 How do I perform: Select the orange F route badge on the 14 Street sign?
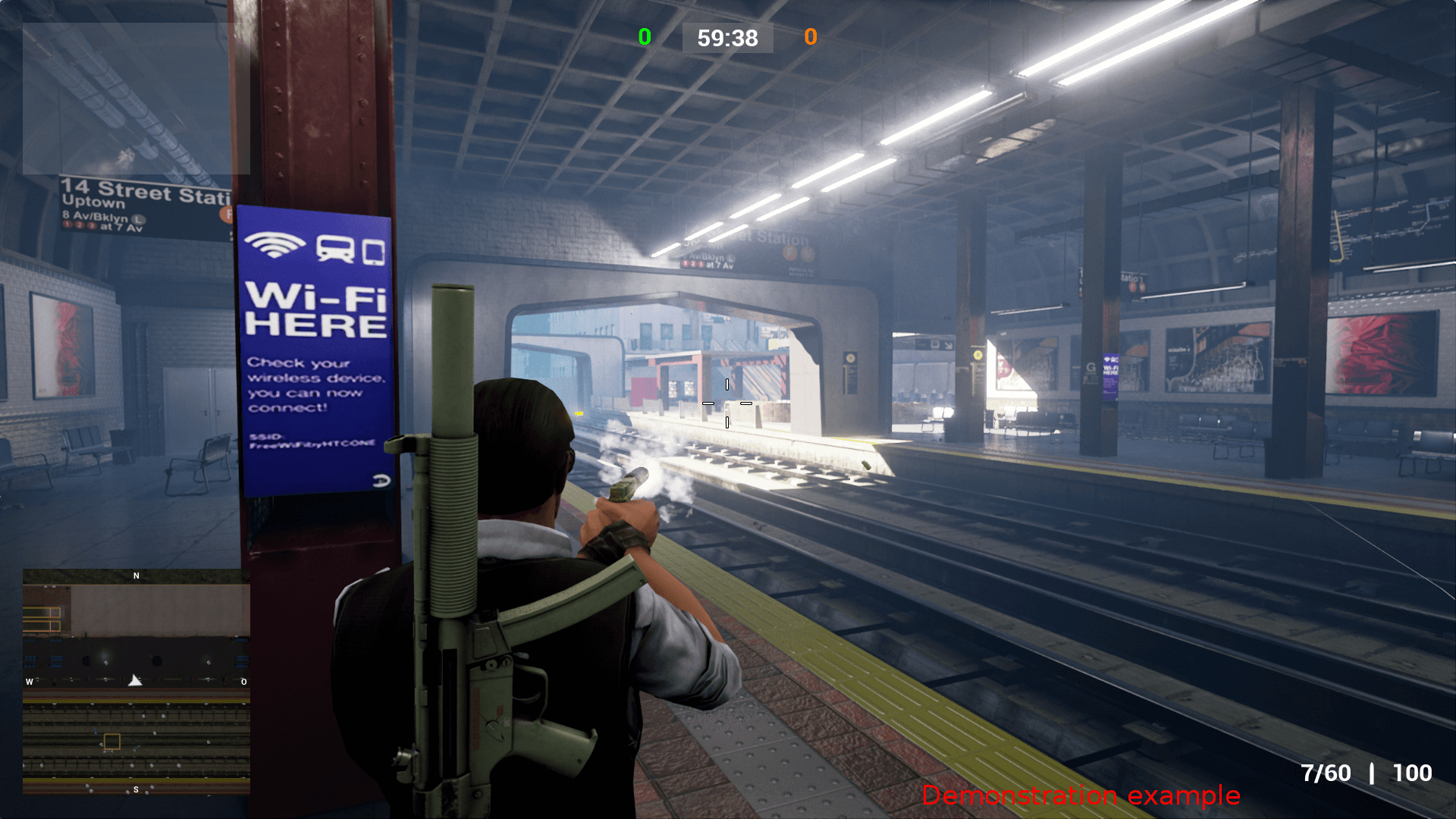[228, 215]
